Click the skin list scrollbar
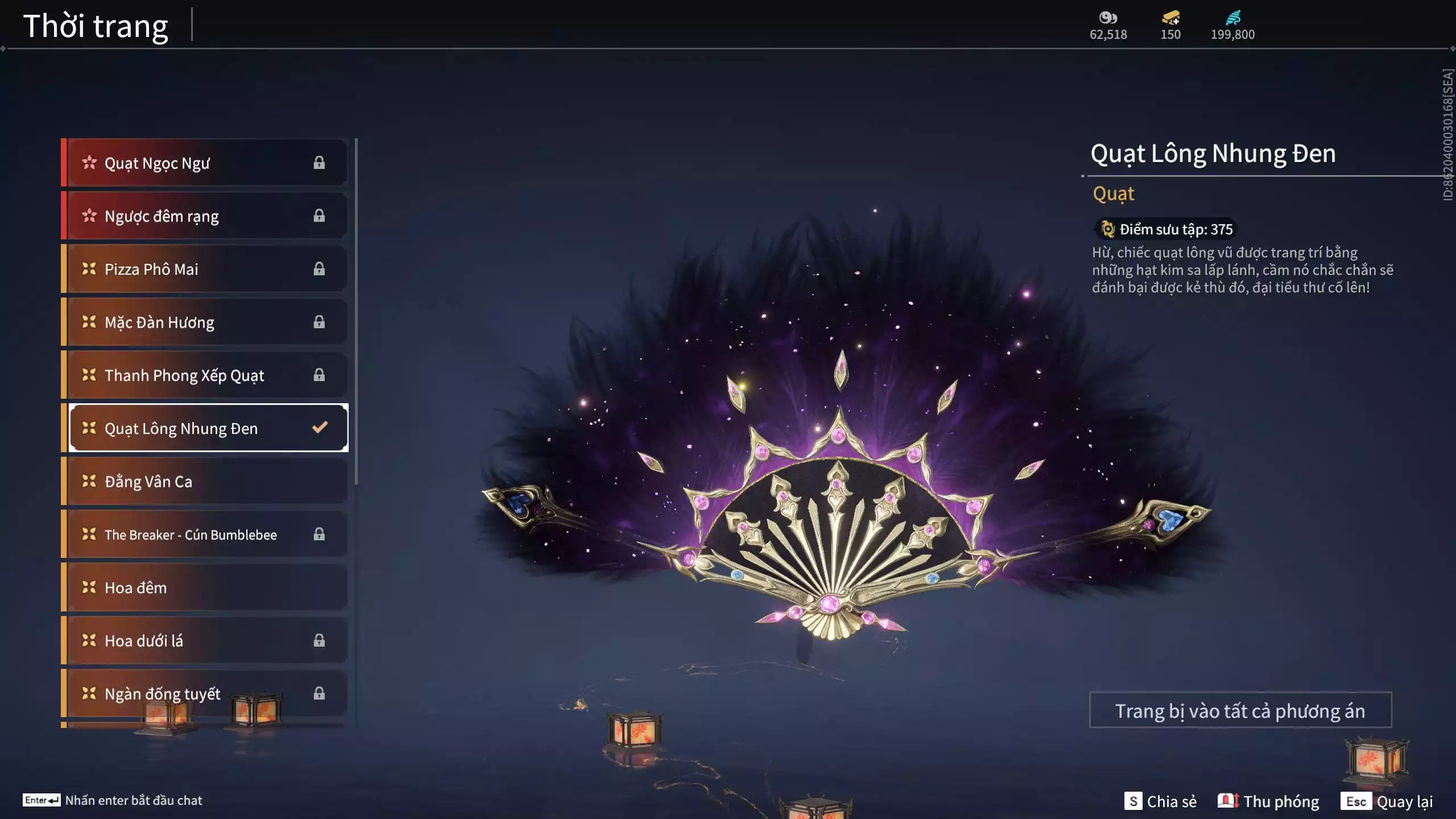The height and width of the screenshot is (819, 1456). pyautogui.click(x=356, y=312)
